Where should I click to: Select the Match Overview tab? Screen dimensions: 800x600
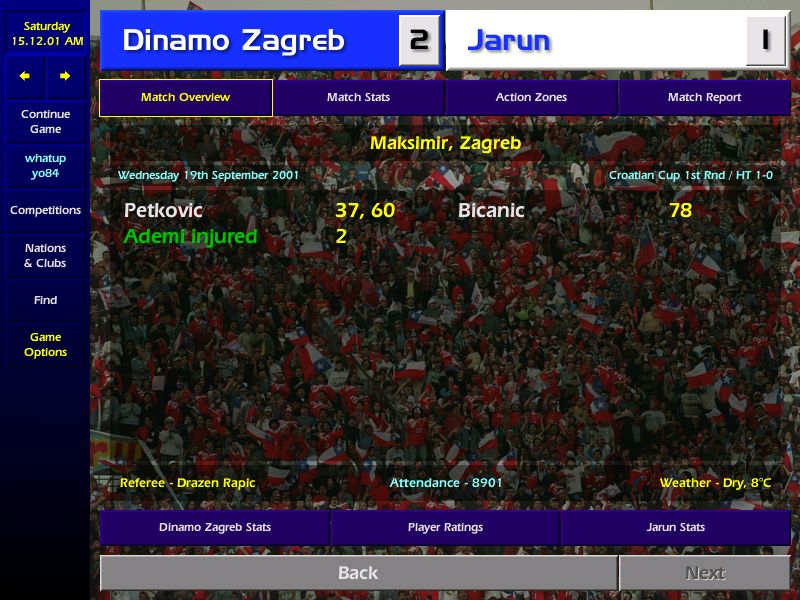pos(185,98)
